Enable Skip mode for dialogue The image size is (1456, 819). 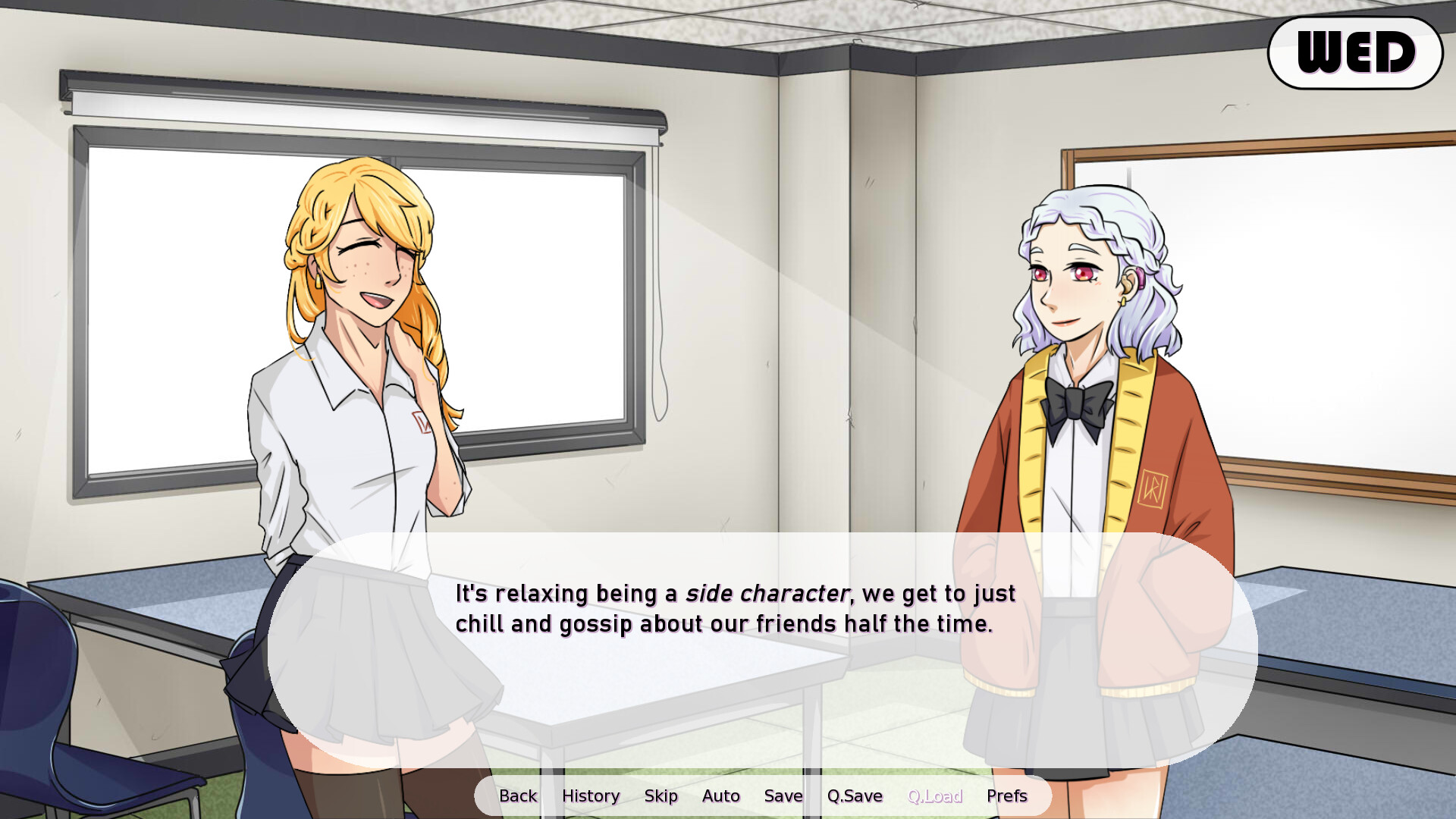coord(661,795)
